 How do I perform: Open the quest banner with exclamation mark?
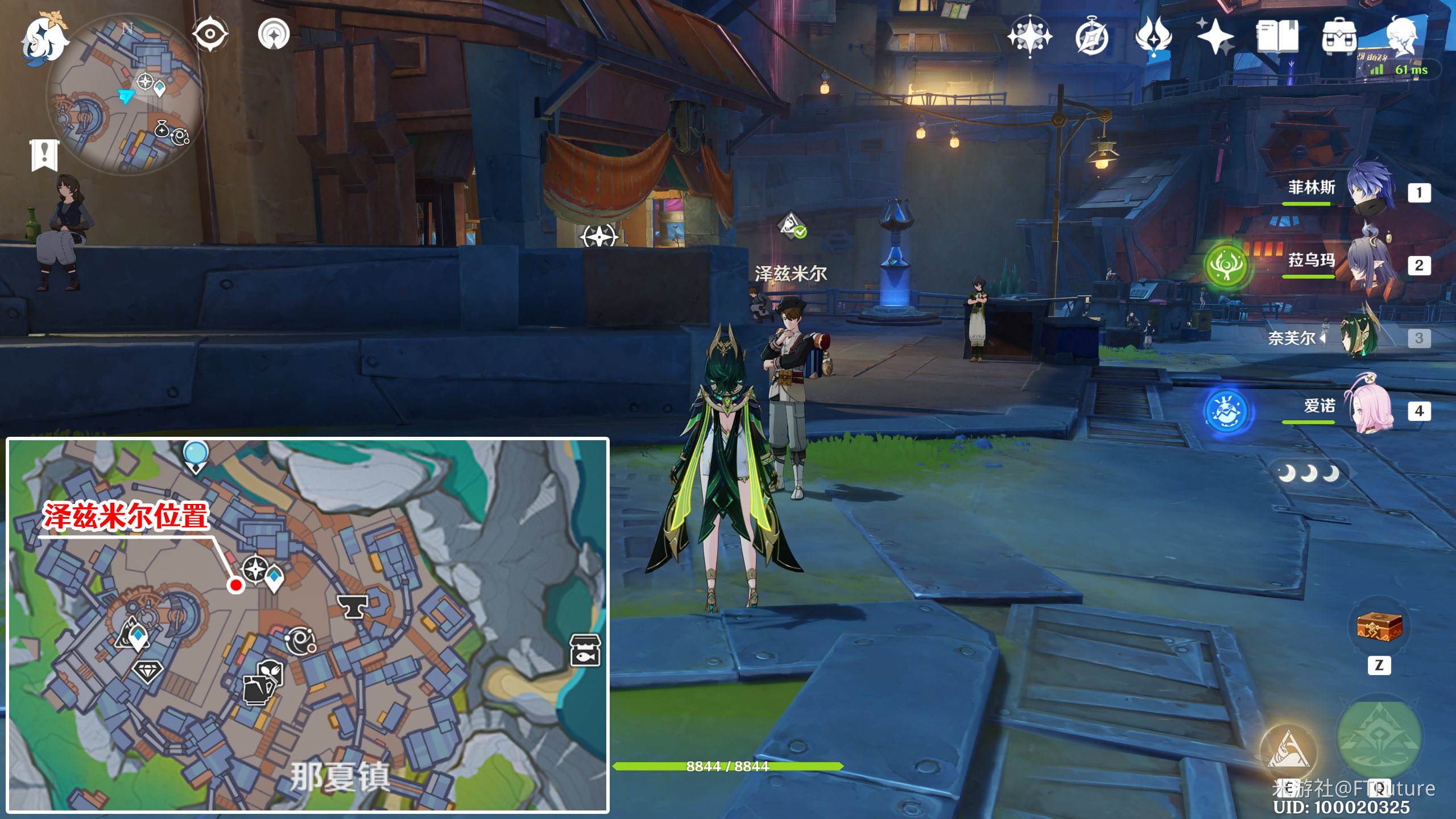click(x=44, y=155)
